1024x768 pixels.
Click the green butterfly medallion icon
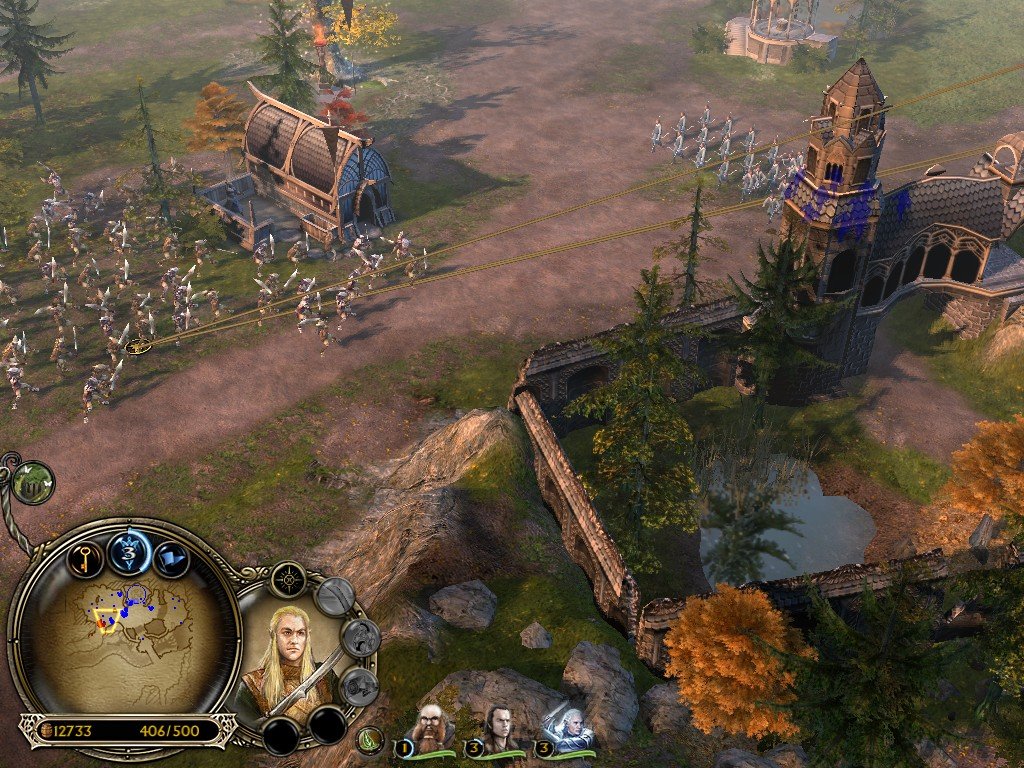pyautogui.click(x=33, y=482)
